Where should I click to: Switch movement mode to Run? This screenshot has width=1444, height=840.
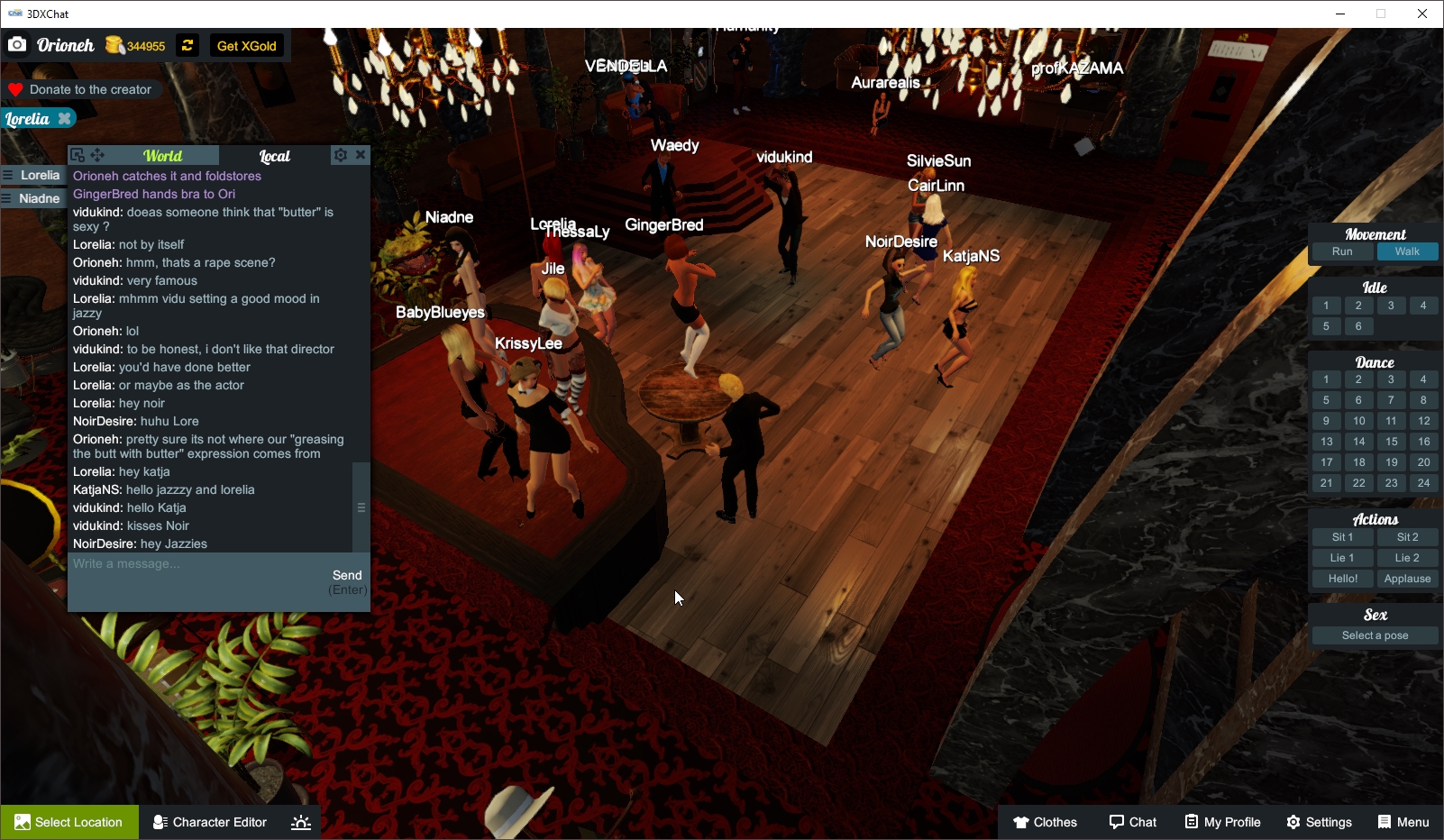[1342, 251]
